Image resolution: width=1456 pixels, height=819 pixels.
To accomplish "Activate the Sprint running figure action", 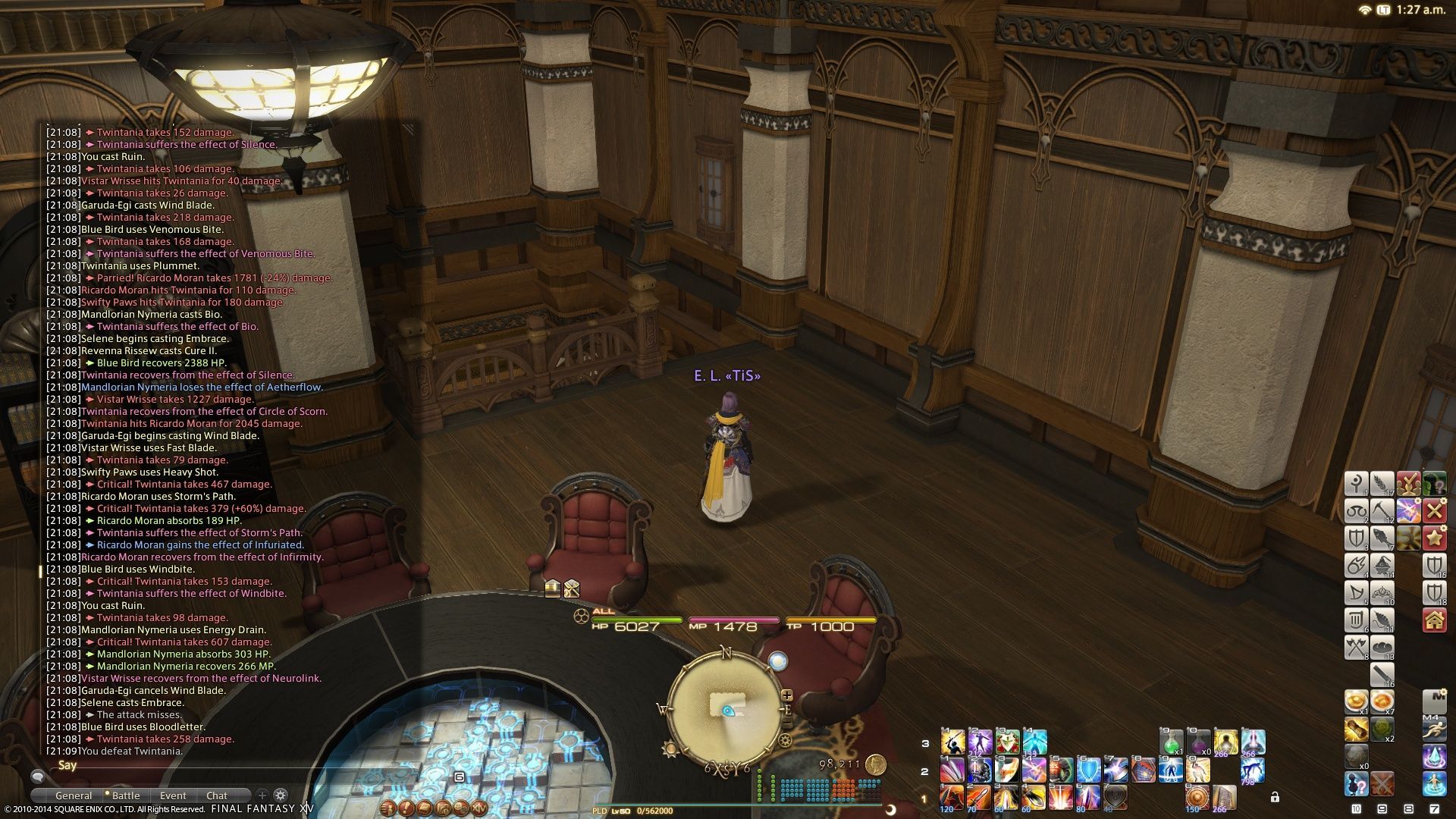I will [x=1434, y=730].
